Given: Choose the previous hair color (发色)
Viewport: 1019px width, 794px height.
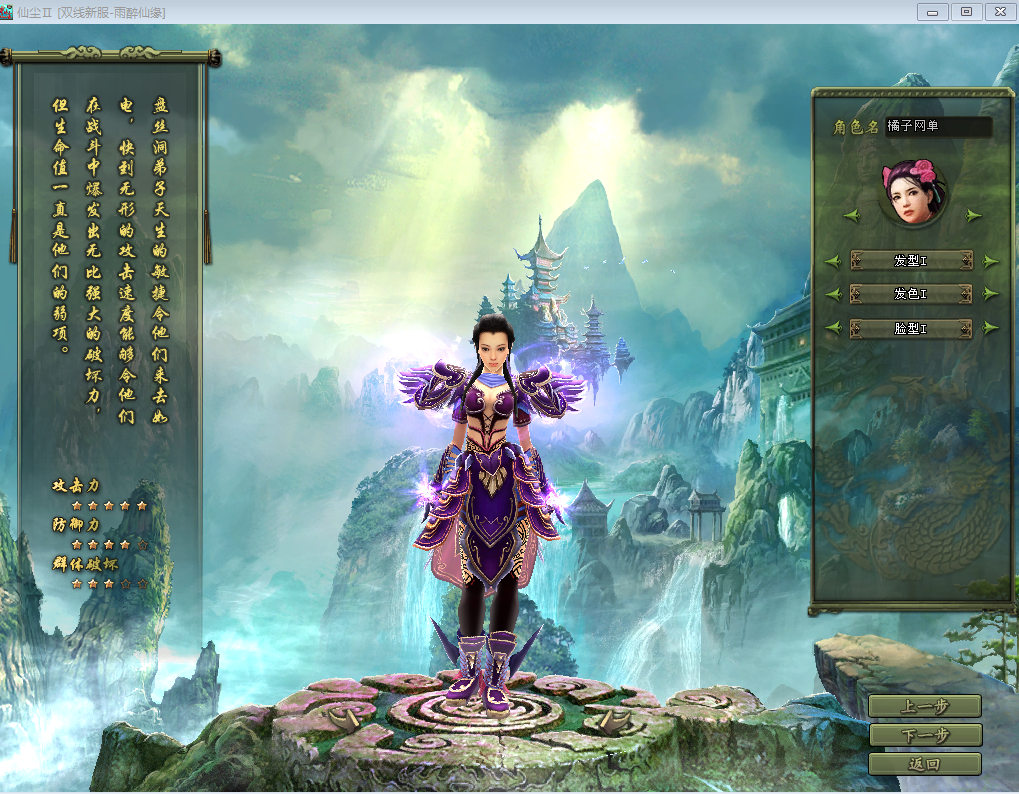Looking at the screenshot, I should point(832,294).
